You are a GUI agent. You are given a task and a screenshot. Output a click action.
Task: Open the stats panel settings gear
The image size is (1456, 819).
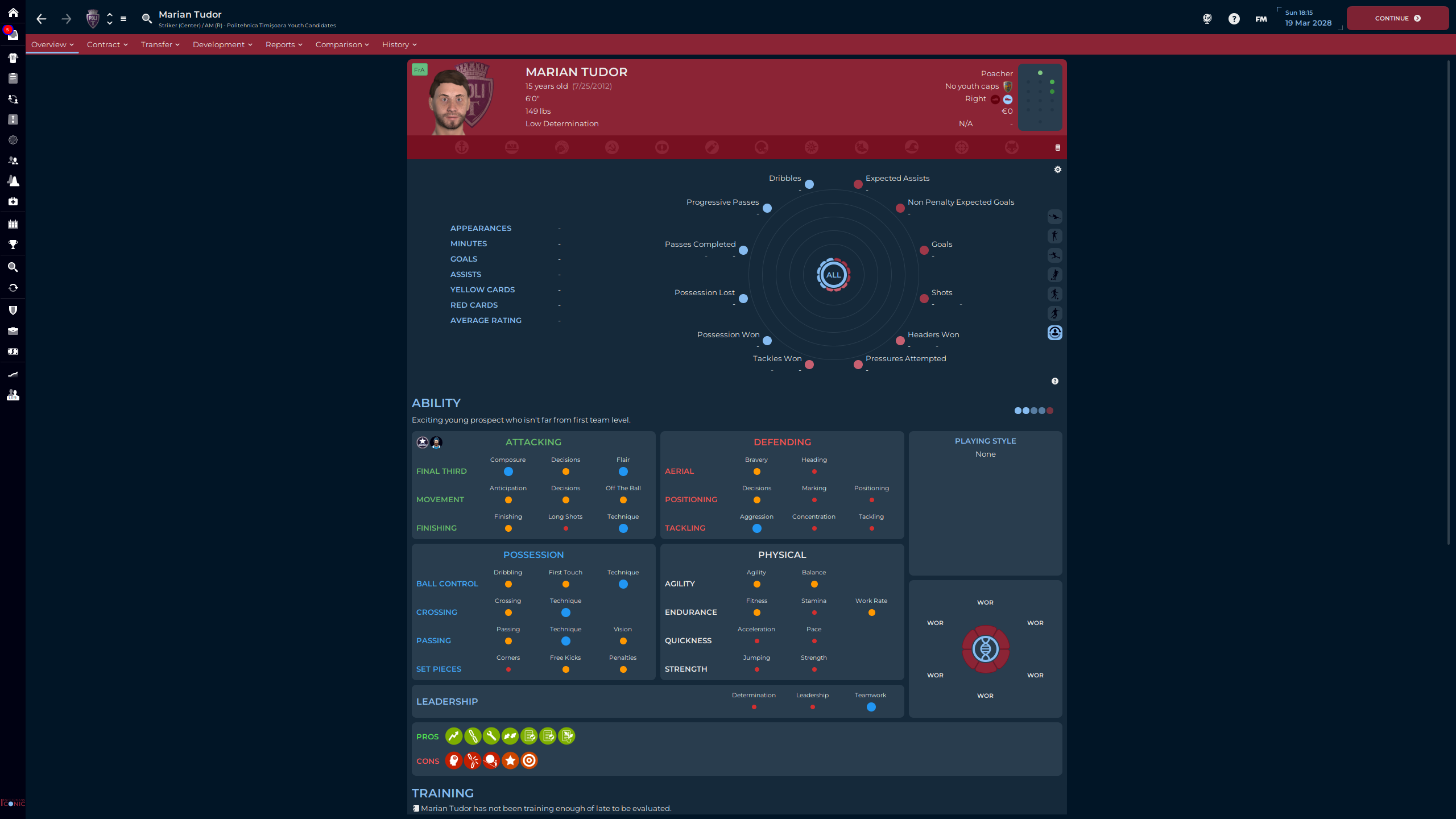pyautogui.click(x=1058, y=169)
